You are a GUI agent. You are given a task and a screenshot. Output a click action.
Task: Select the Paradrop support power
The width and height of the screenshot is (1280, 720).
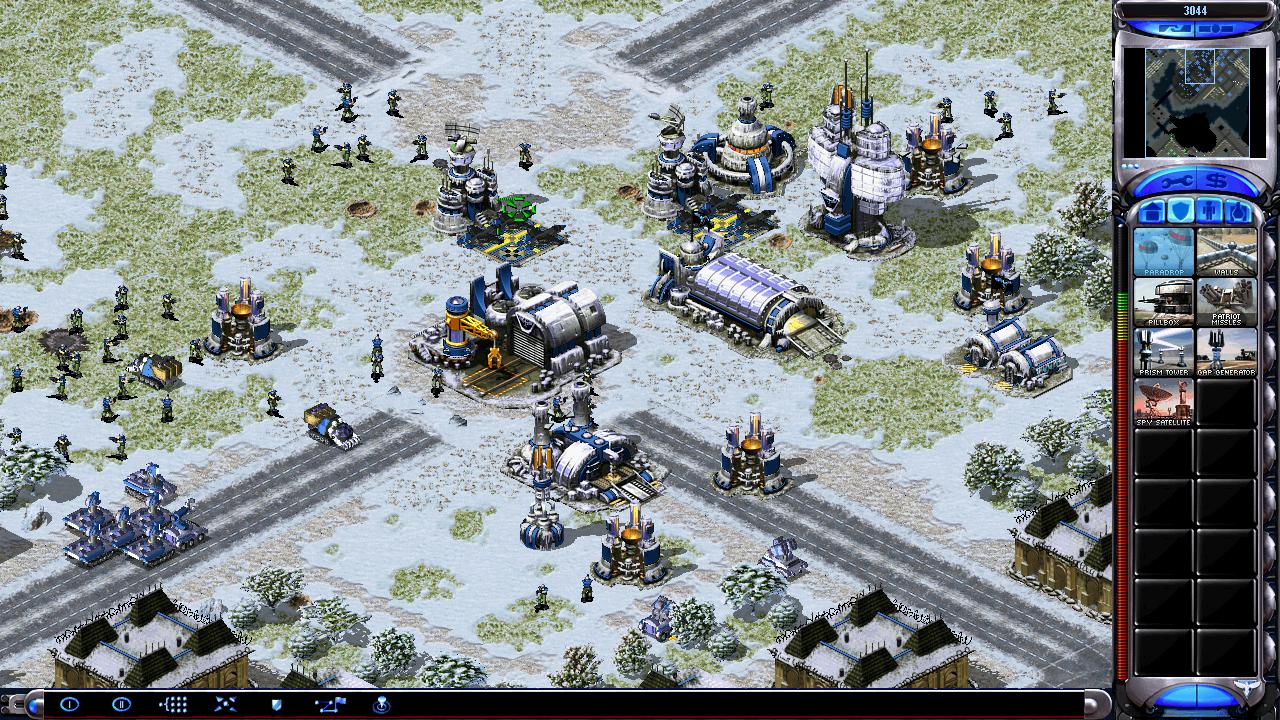coord(1163,251)
